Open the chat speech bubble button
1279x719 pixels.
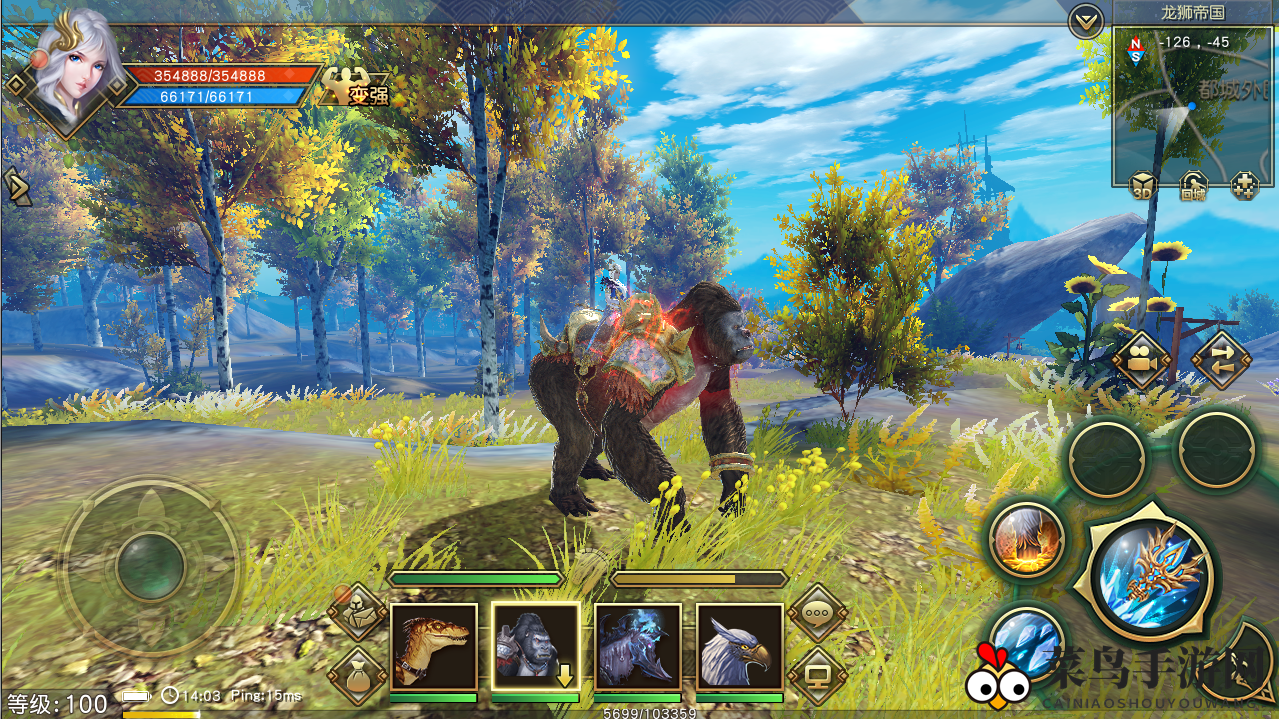(x=817, y=613)
